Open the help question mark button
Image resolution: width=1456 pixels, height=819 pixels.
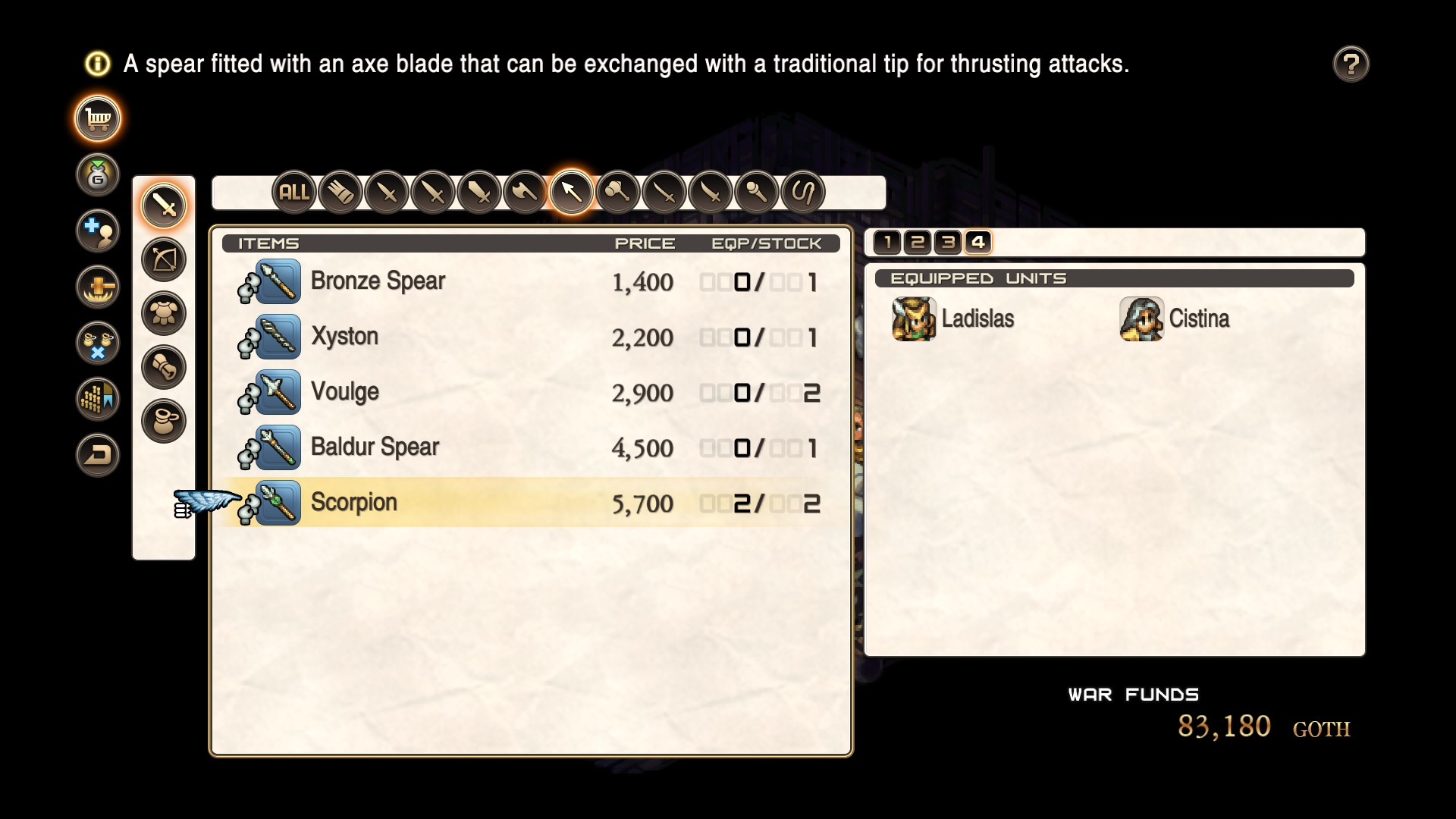(1351, 64)
